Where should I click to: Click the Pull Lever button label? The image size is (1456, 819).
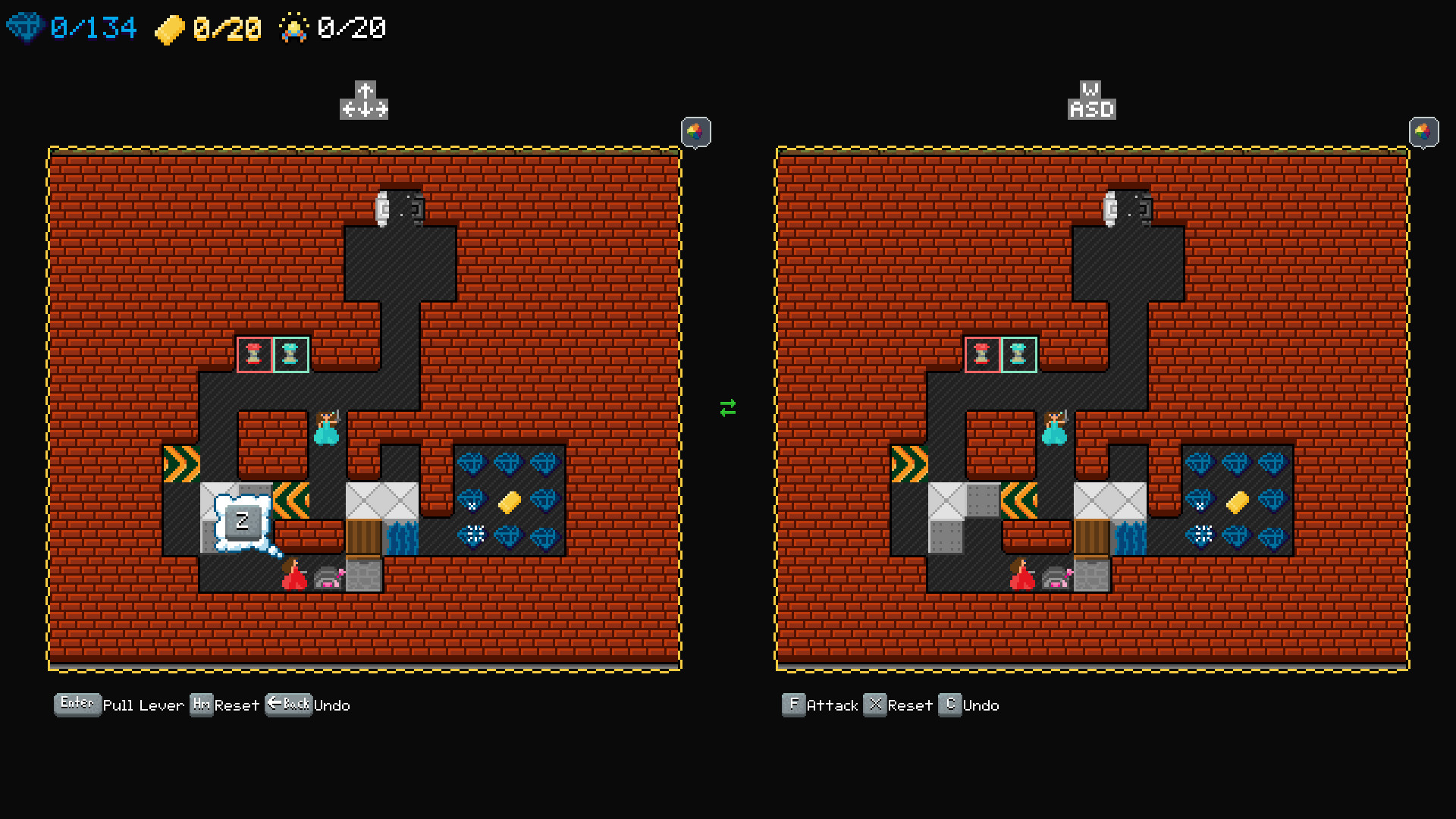coord(143,705)
